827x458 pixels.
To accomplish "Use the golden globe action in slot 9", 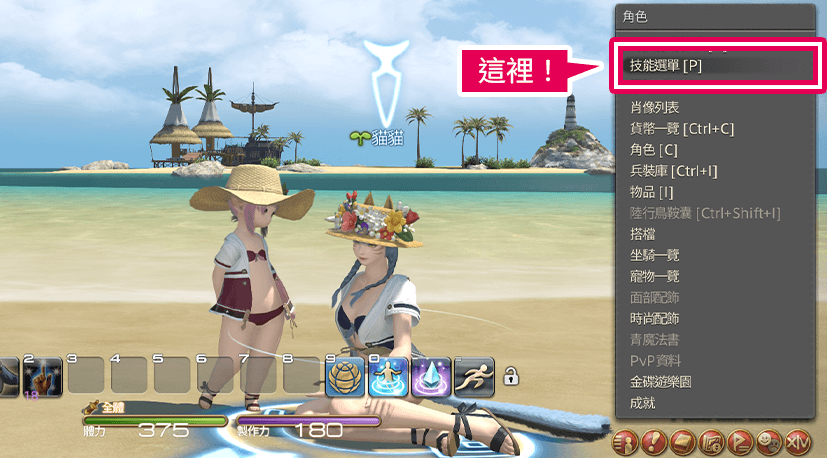I will (346, 376).
